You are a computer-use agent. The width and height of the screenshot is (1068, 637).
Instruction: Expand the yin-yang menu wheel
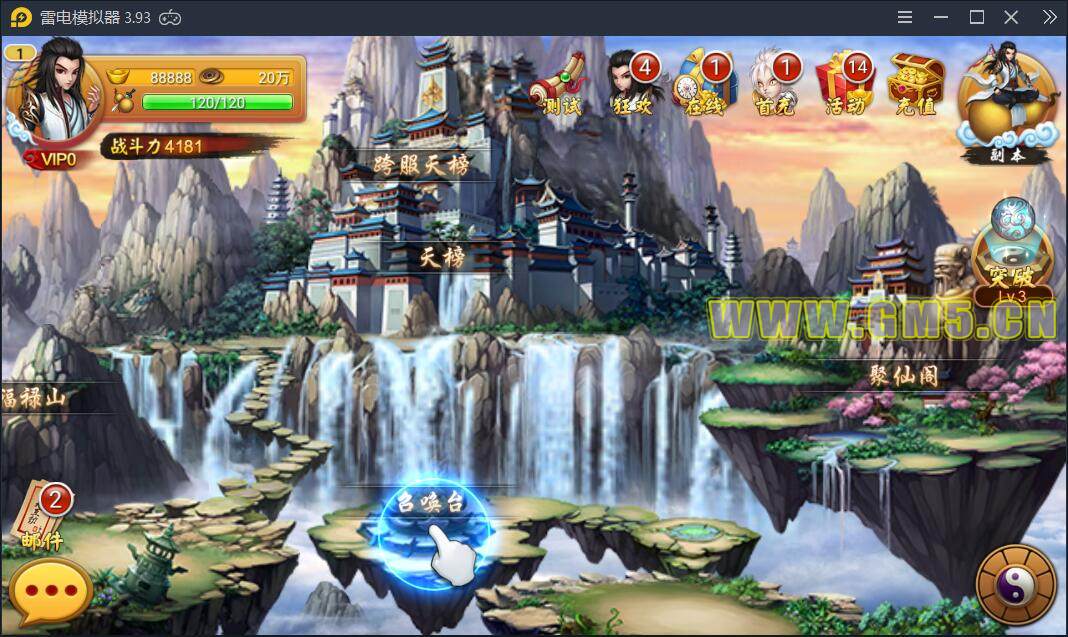coord(1015,588)
